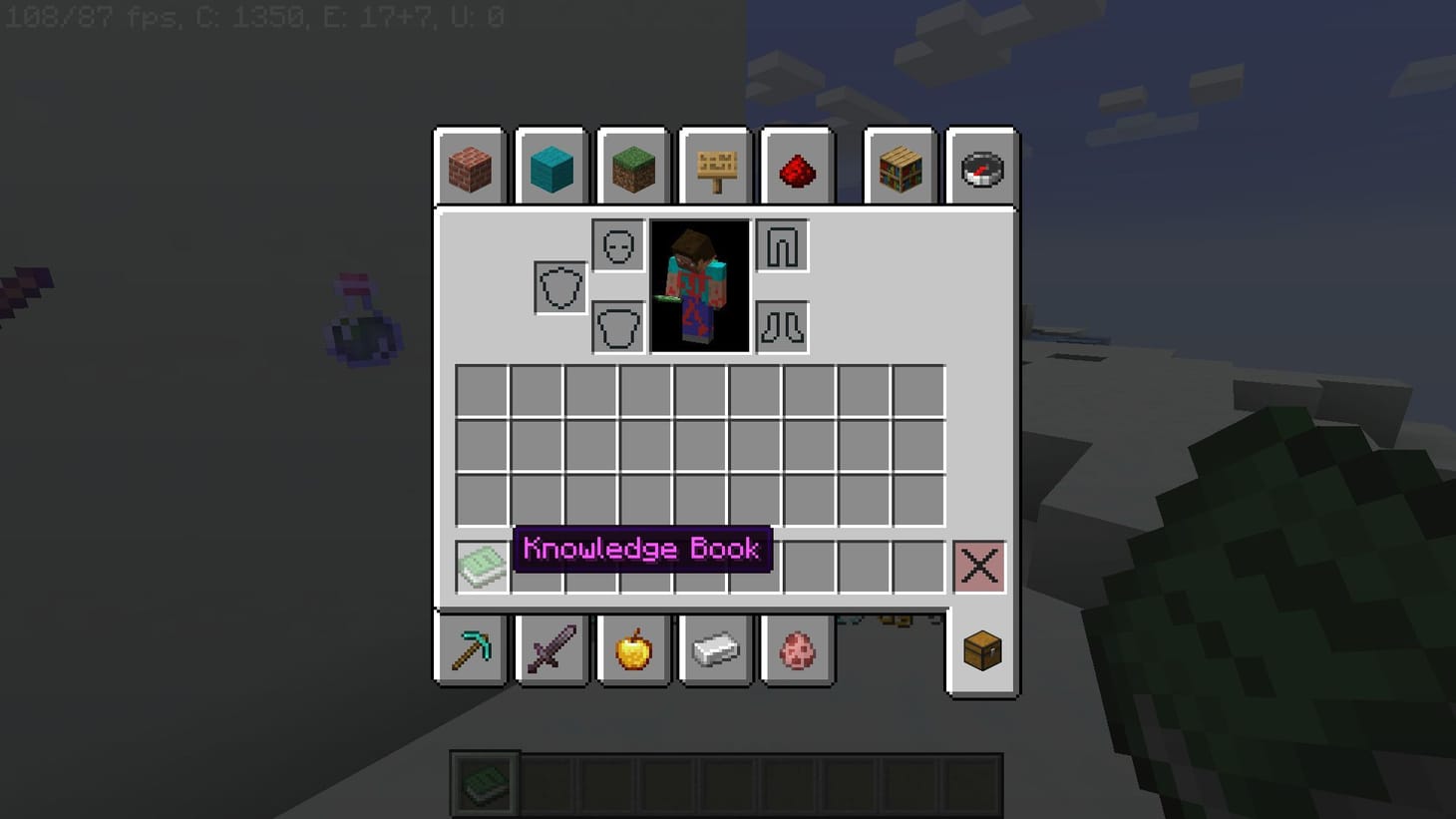Click the player character preview model
This screenshot has width=1456, height=819.
[x=700, y=286]
